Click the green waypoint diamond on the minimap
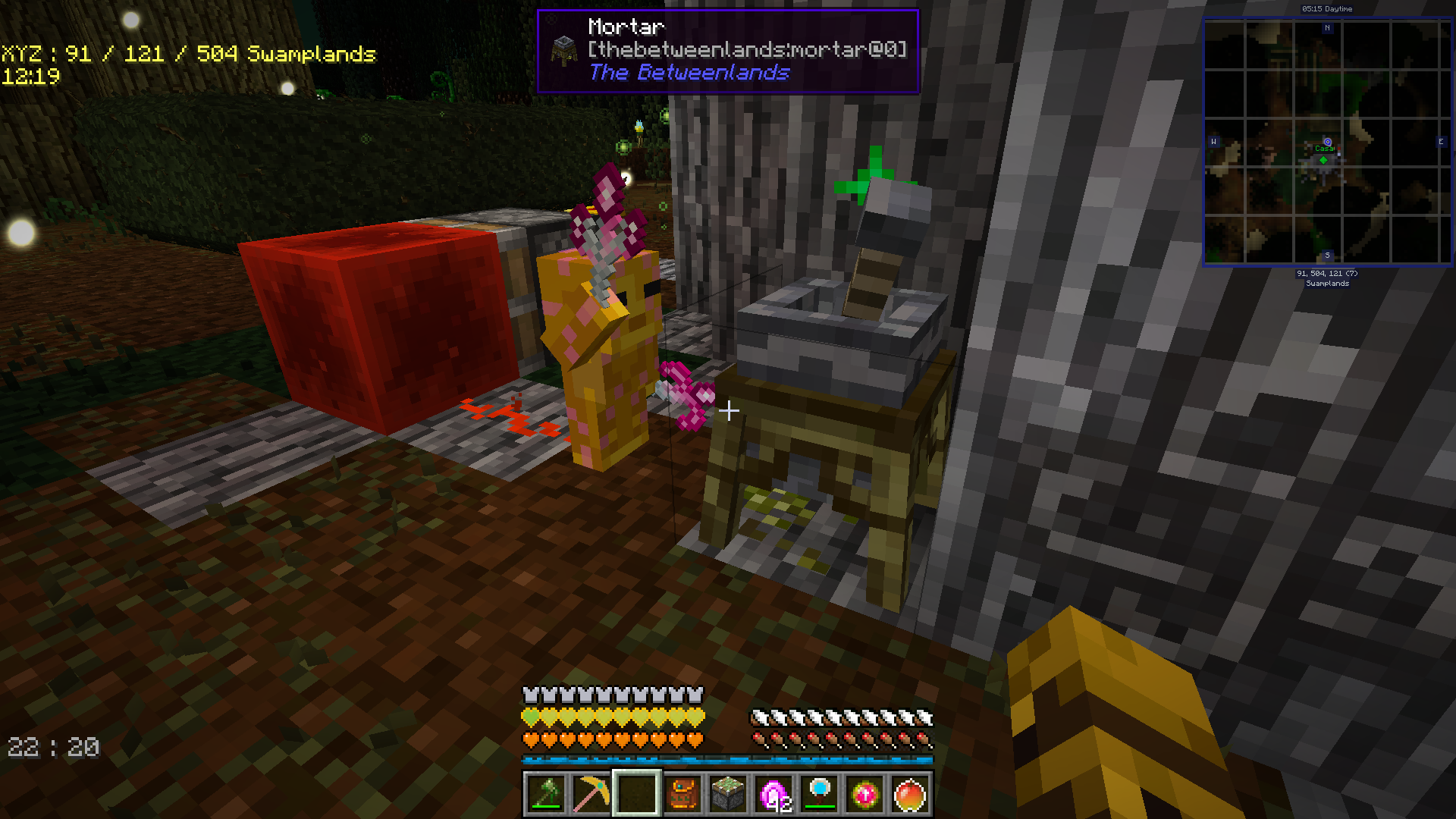1456x819 pixels. click(1323, 160)
